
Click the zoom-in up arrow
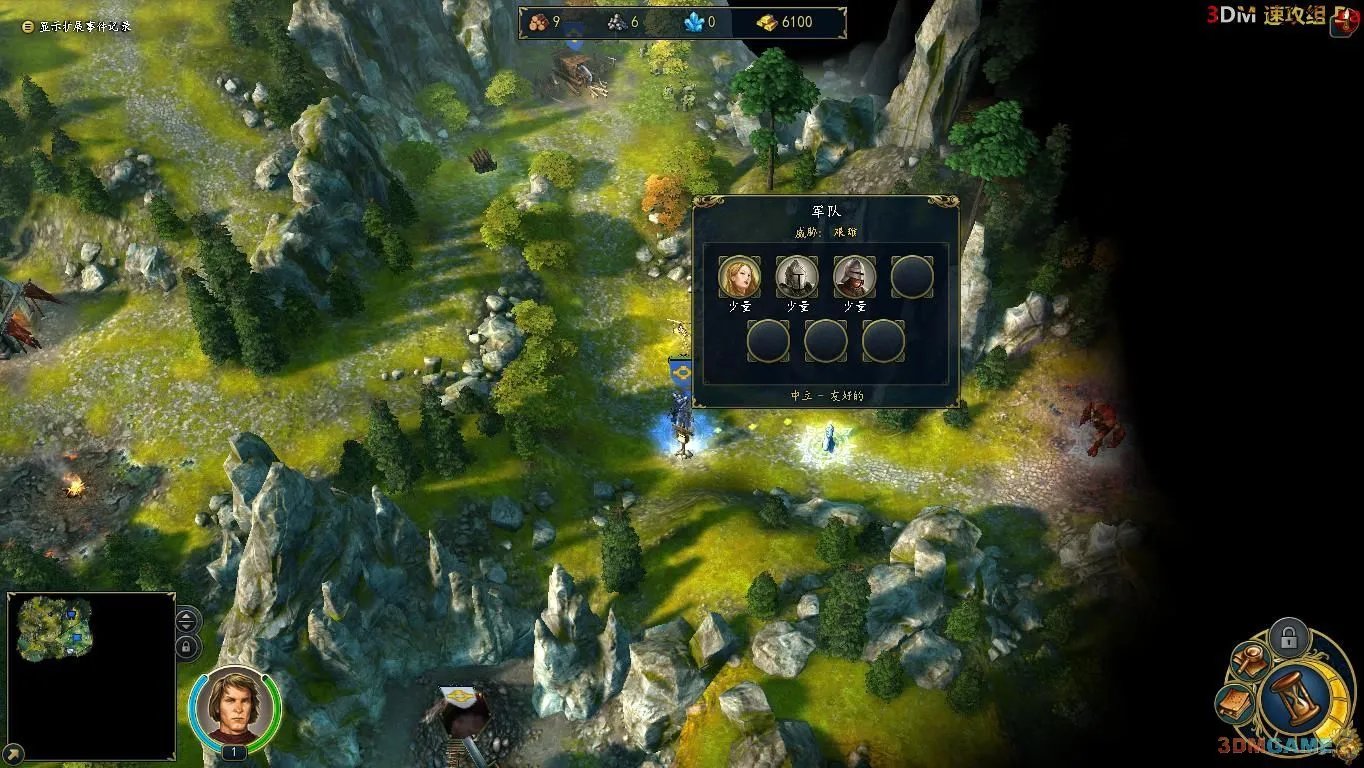[185, 616]
